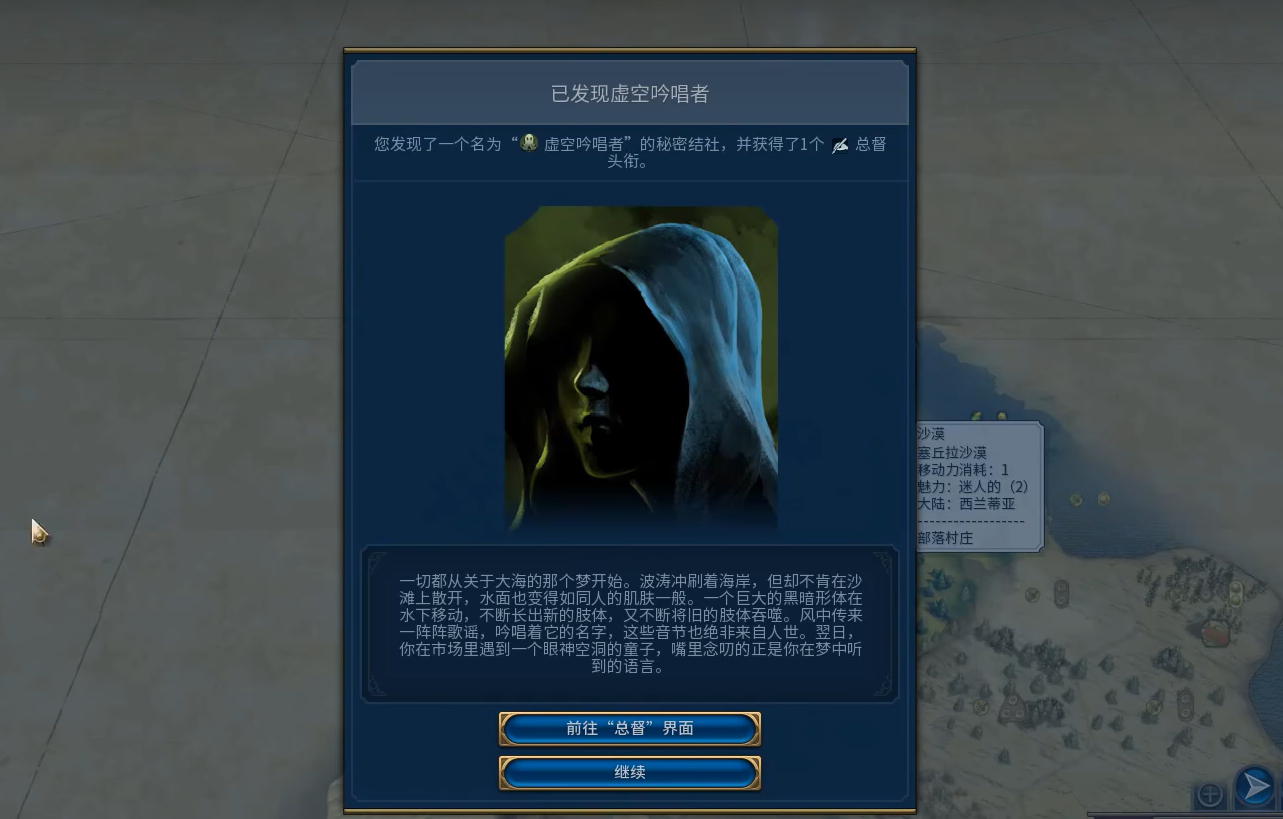The height and width of the screenshot is (819, 1283).
Task: Click a bonus resource icon above the terrain tooltip
Action: tap(976, 414)
